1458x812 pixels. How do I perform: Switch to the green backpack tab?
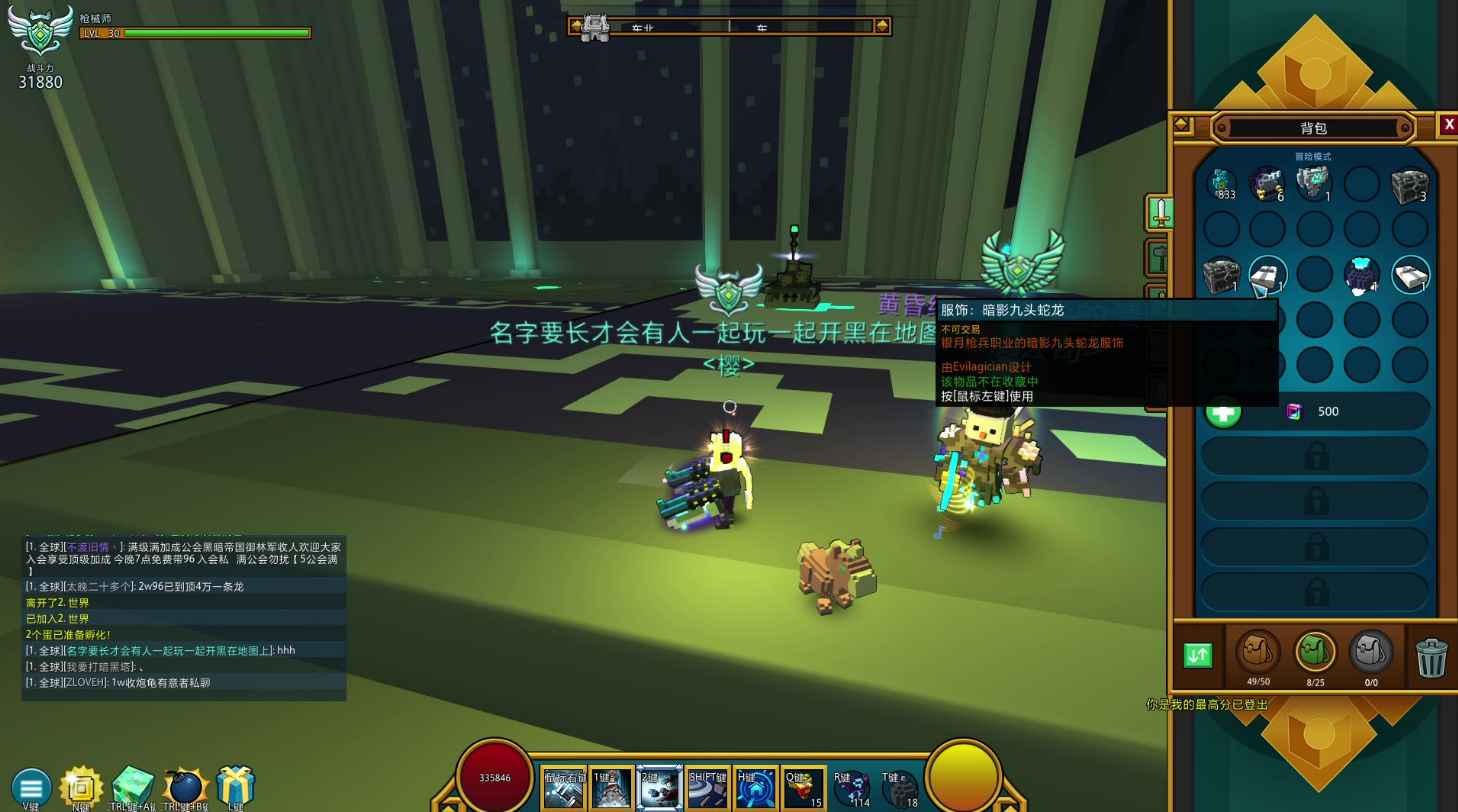(x=1315, y=654)
